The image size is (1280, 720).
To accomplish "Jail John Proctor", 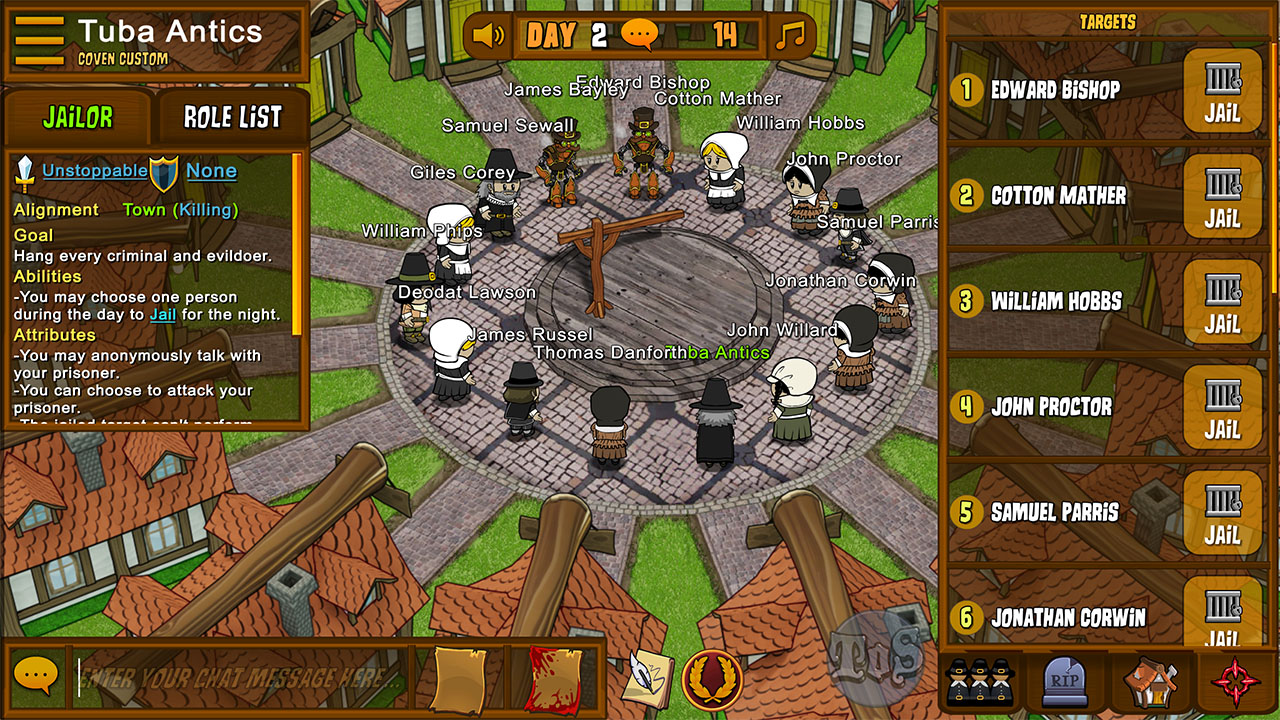I will [x=1222, y=410].
